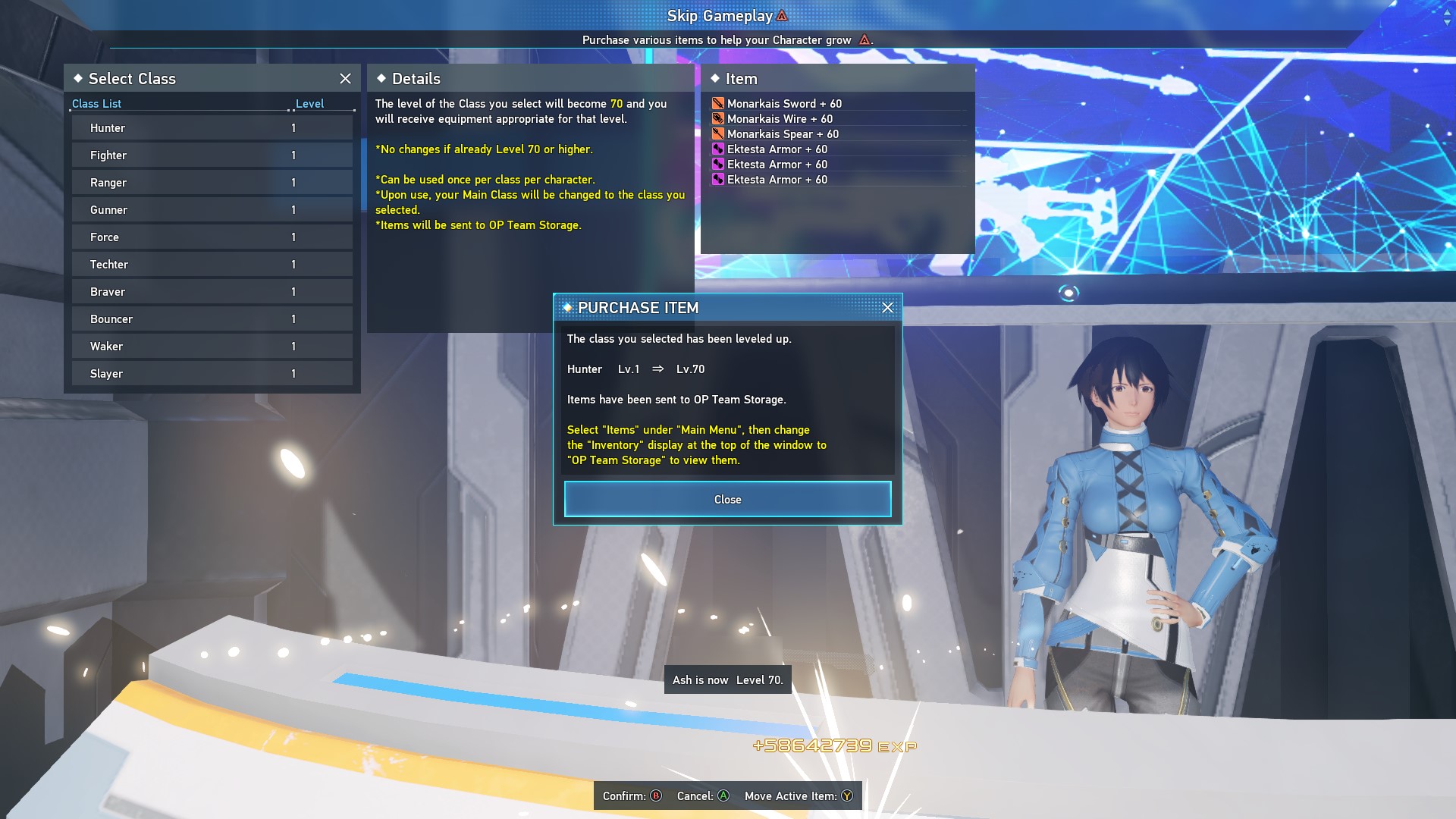Click the diamond icon beside Select Class
The height and width of the screenshot is (819, 1456).
pos(78,78)
